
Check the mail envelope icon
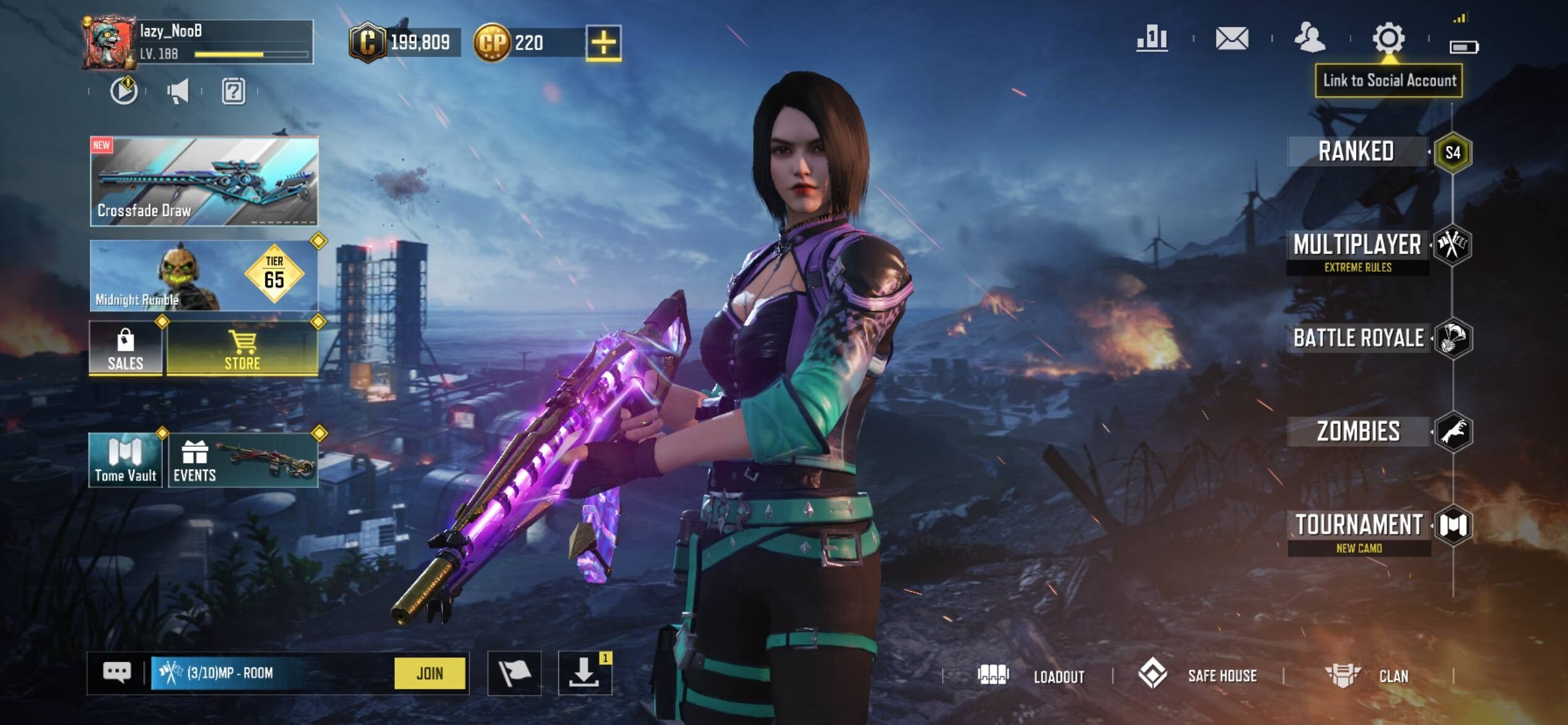1232,38
